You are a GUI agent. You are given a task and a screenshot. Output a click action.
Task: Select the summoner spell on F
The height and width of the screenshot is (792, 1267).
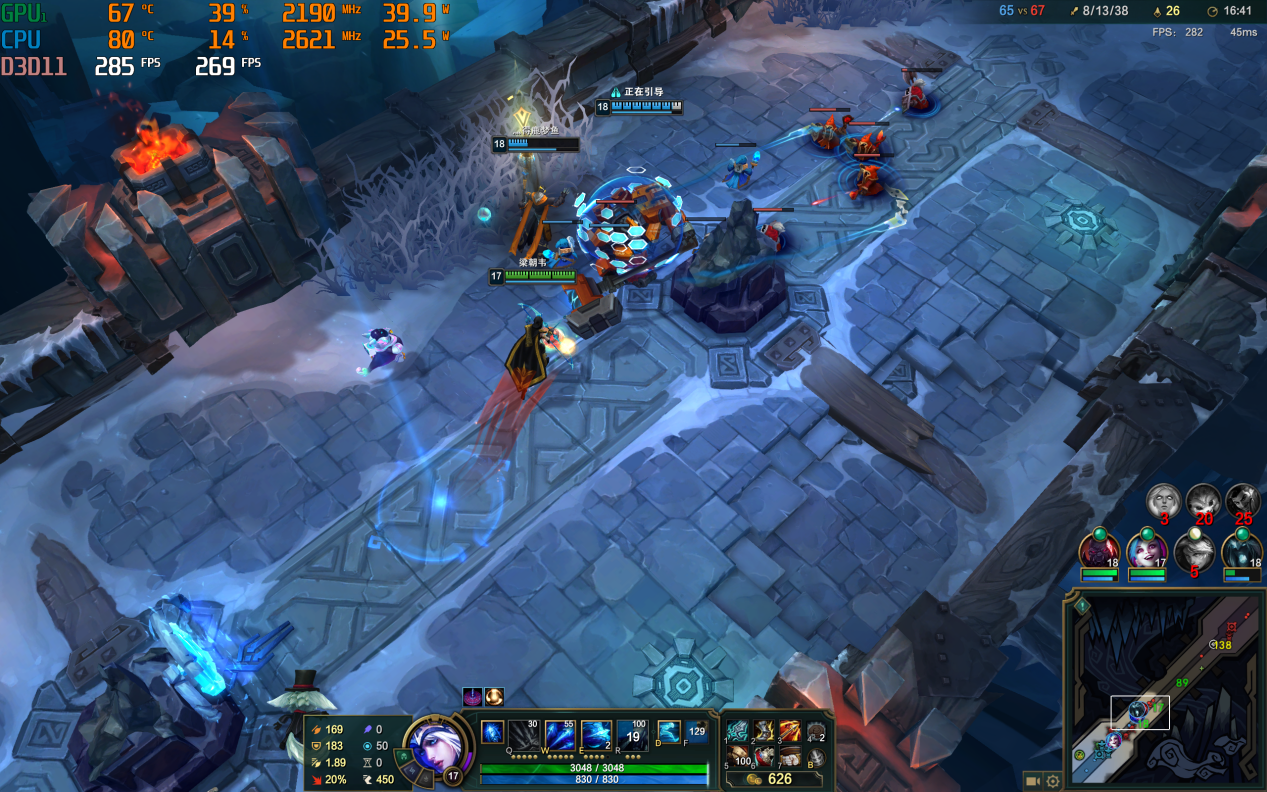point(696,733)
